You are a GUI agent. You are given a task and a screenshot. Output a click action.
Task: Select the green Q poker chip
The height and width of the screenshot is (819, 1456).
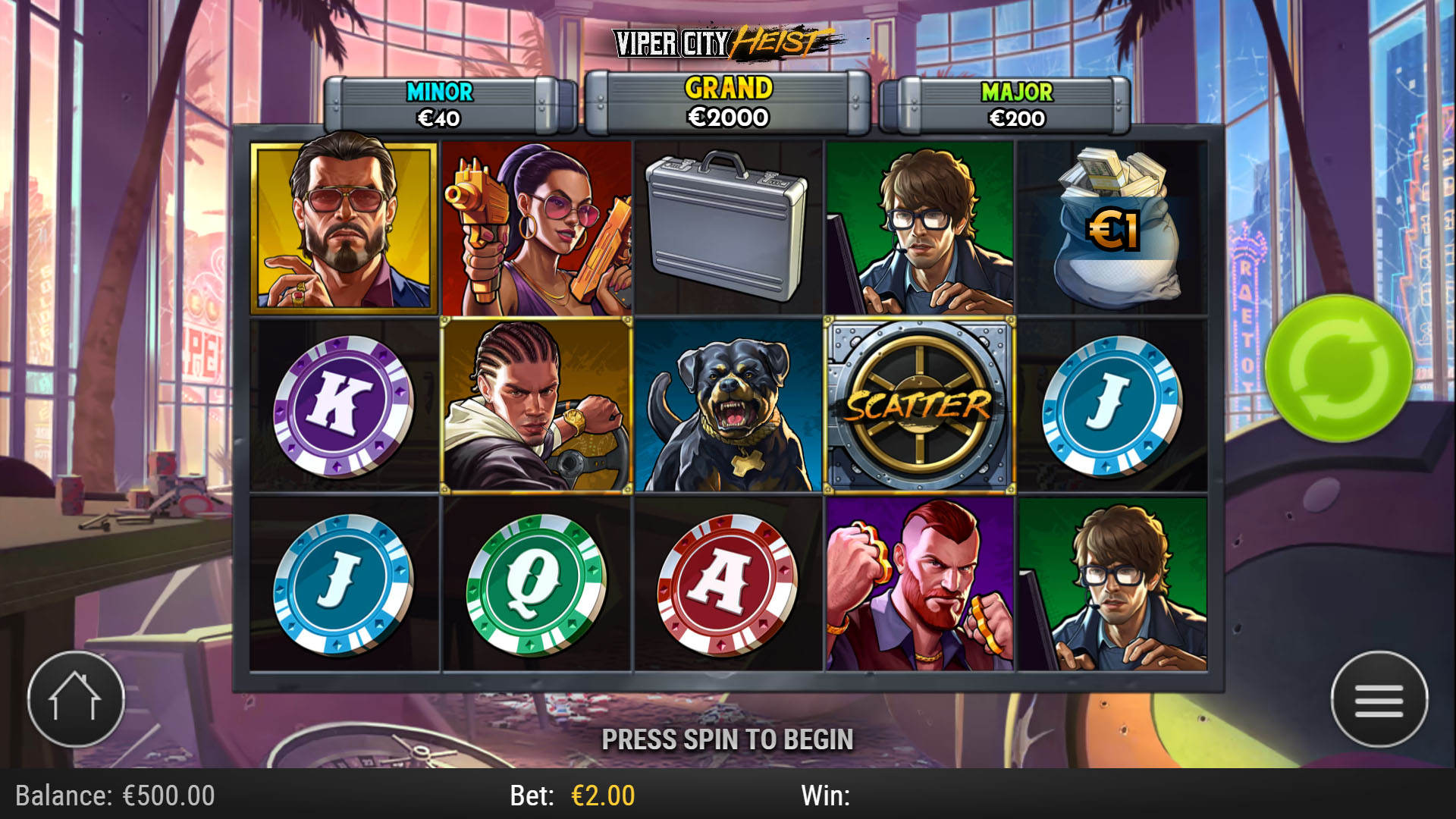(535, 584)
